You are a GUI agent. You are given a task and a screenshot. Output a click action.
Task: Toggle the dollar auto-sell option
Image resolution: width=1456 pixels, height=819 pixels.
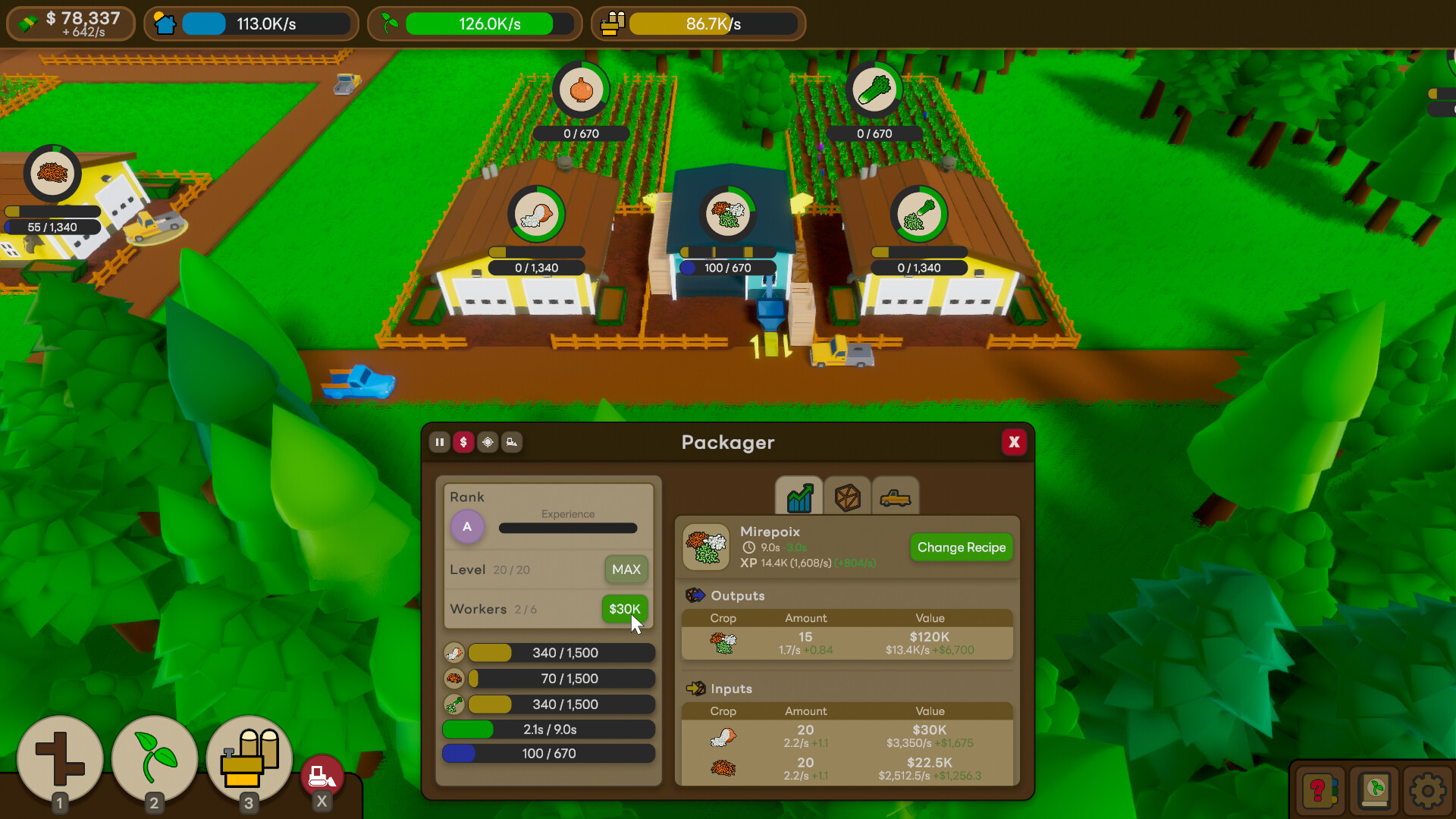(464, 442)
